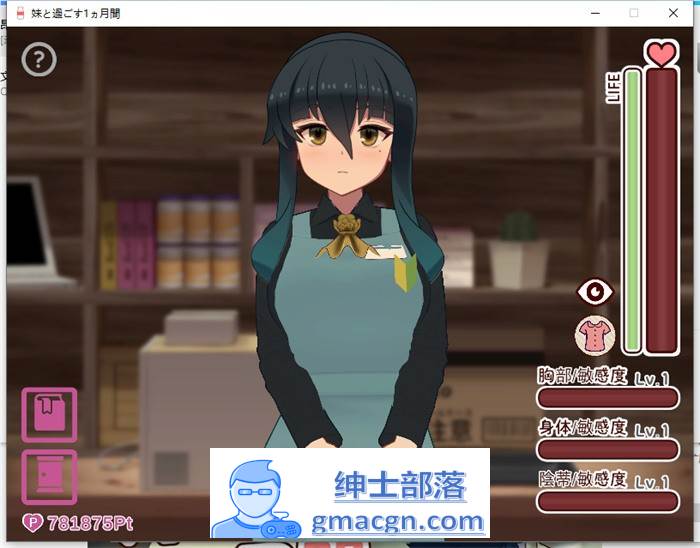Open the pink shirt clothing icon
Viewport: 700px width, 548px height.
coord(596,334)
